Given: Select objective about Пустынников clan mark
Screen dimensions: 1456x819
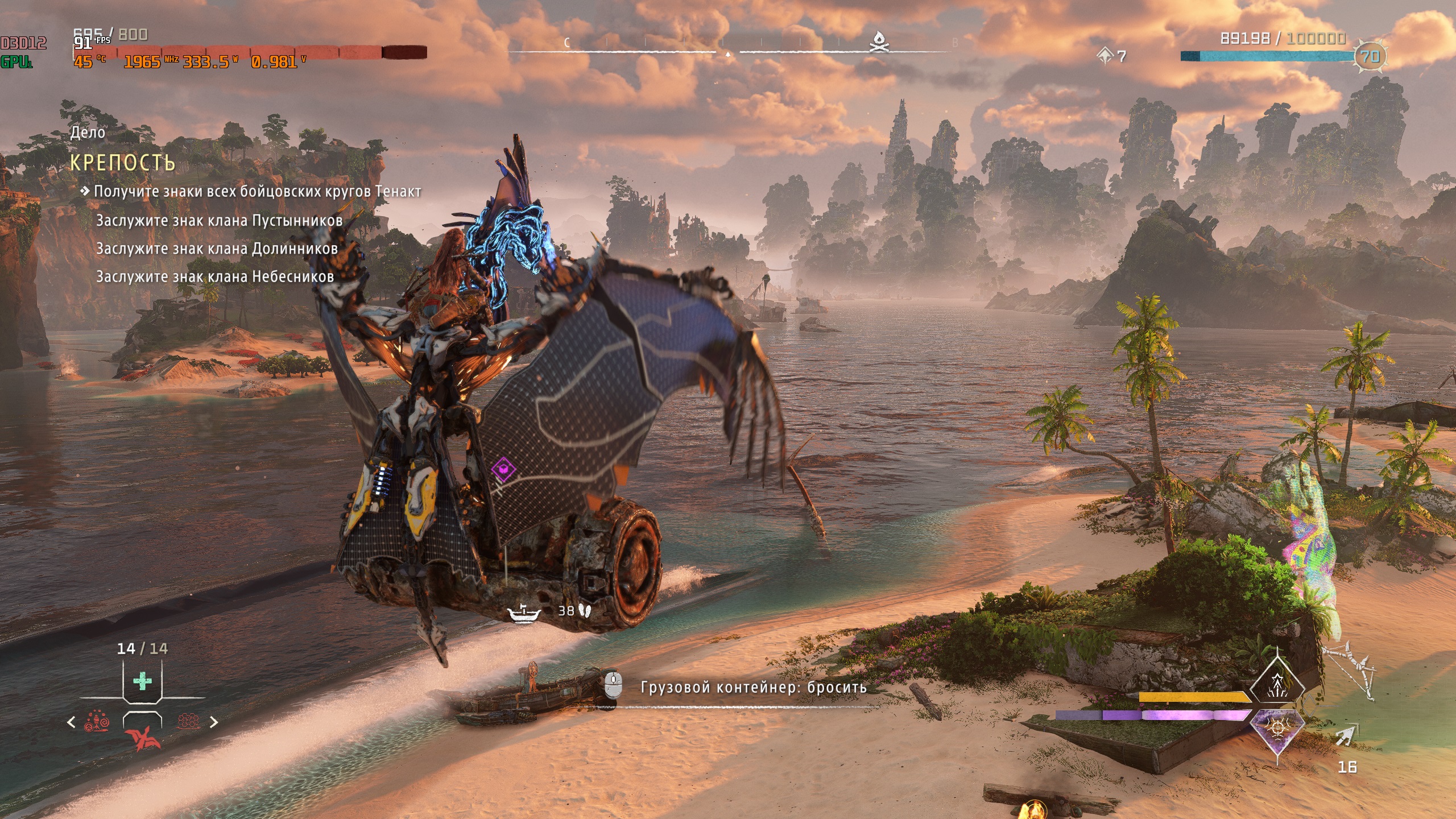Looking at the screenshot, I should click(219, 221).
